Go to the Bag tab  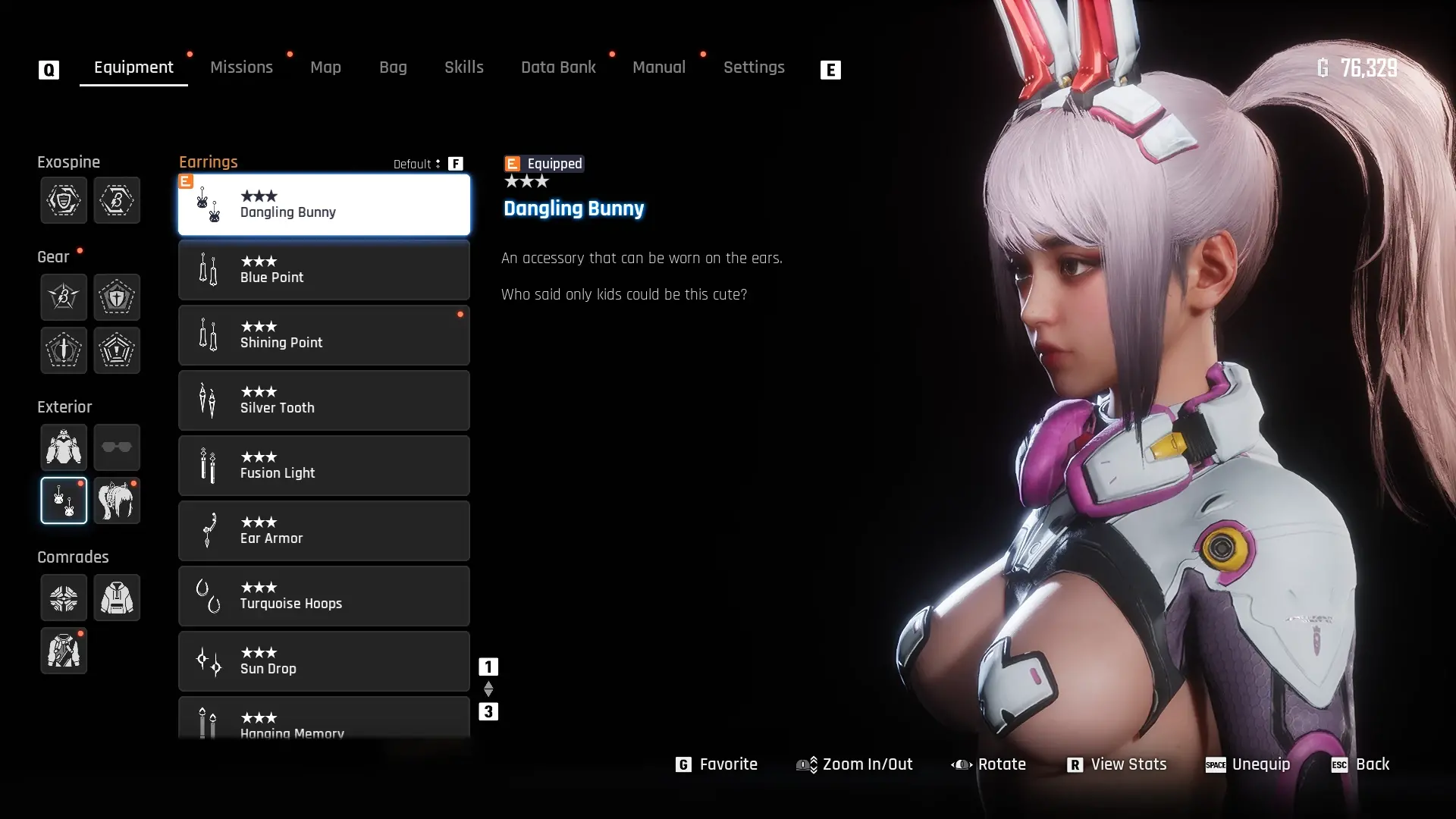pyautogui.click(x=393, y=67)
